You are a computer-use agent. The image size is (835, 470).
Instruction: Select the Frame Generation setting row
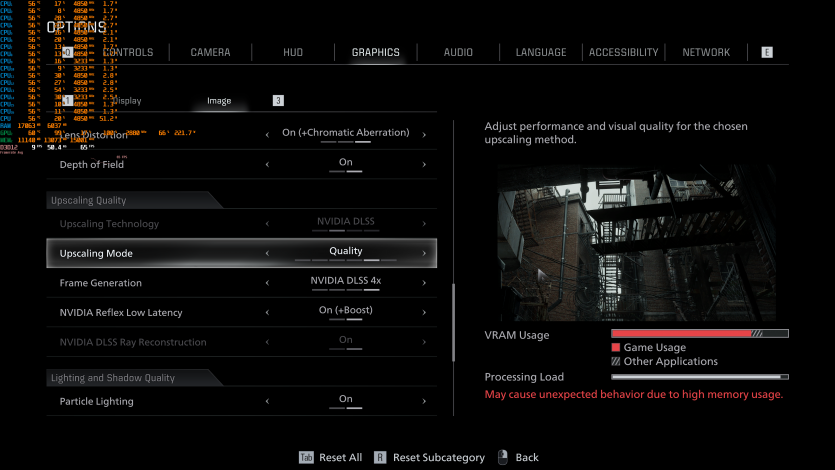tap(241, 283)
